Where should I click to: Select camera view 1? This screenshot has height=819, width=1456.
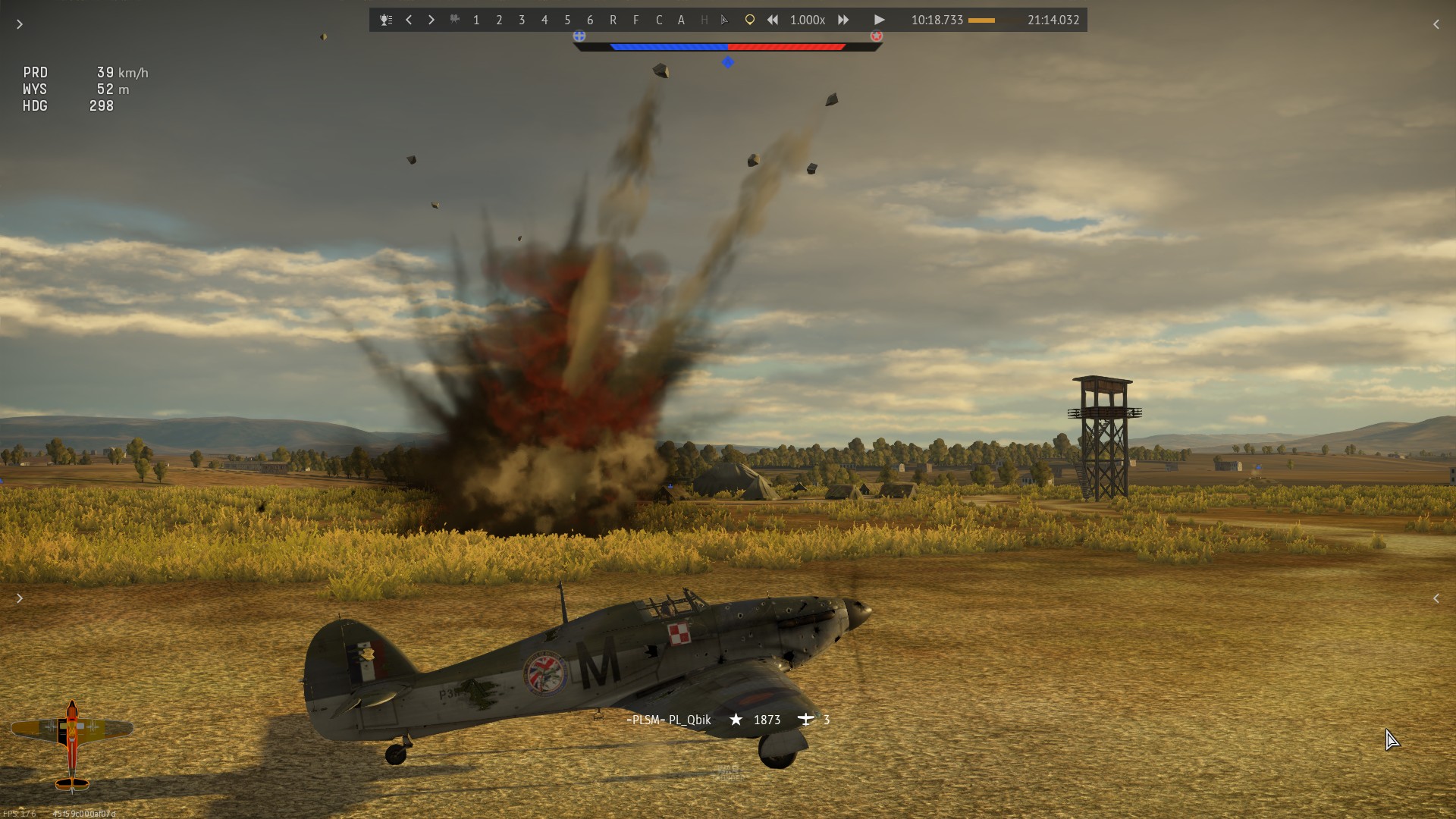tap(476, 20)
